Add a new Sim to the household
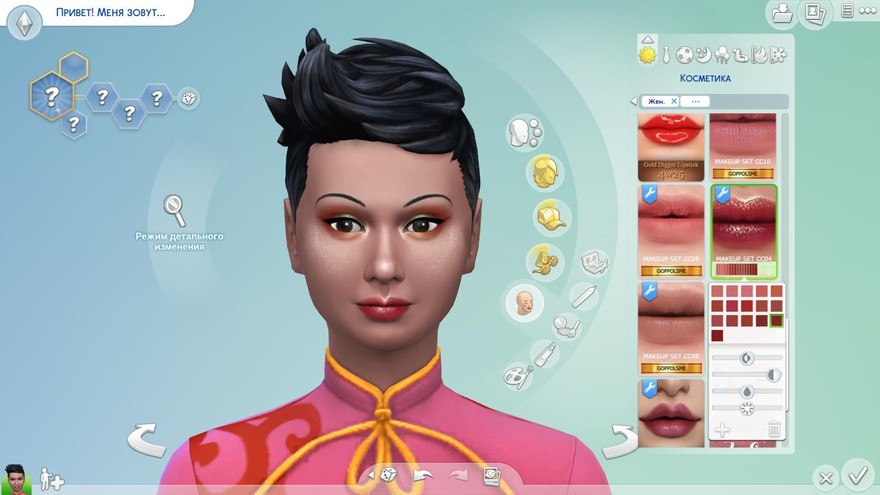The height and width of the screenshot is (495, 880). pyautogui.click(x=50, y=480)
